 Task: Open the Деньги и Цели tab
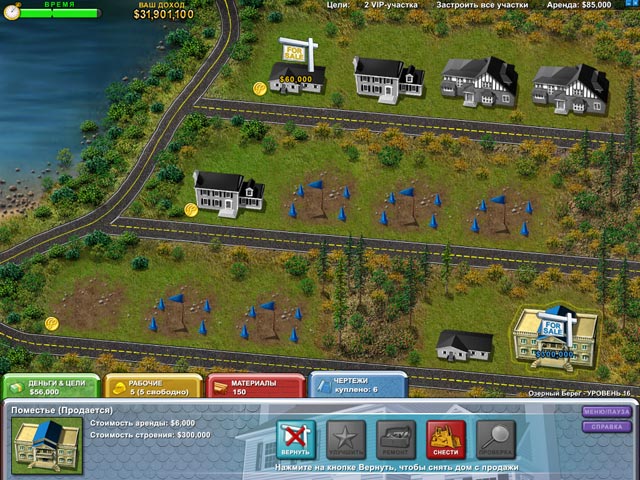pos(50,386)
